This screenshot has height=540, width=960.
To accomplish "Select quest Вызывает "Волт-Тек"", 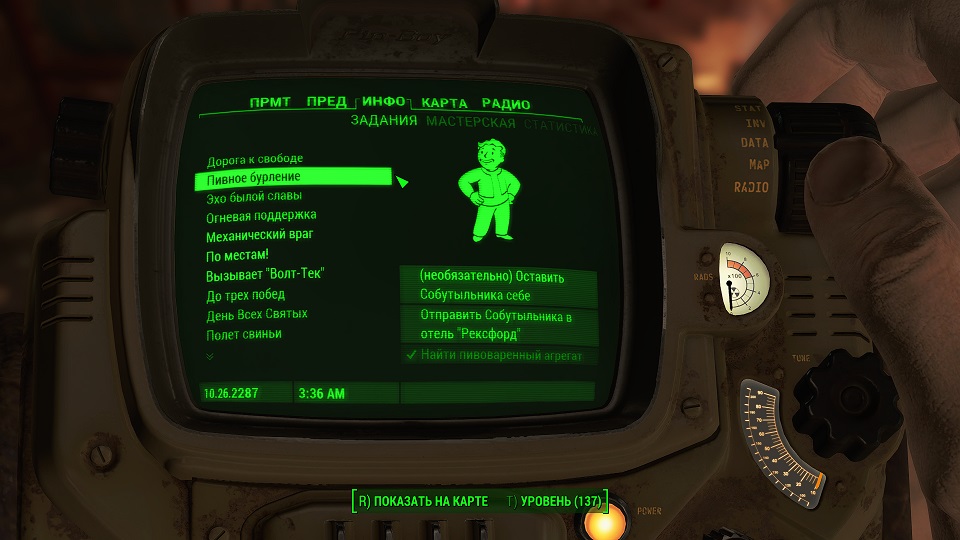I will click(x=266, y=275).
